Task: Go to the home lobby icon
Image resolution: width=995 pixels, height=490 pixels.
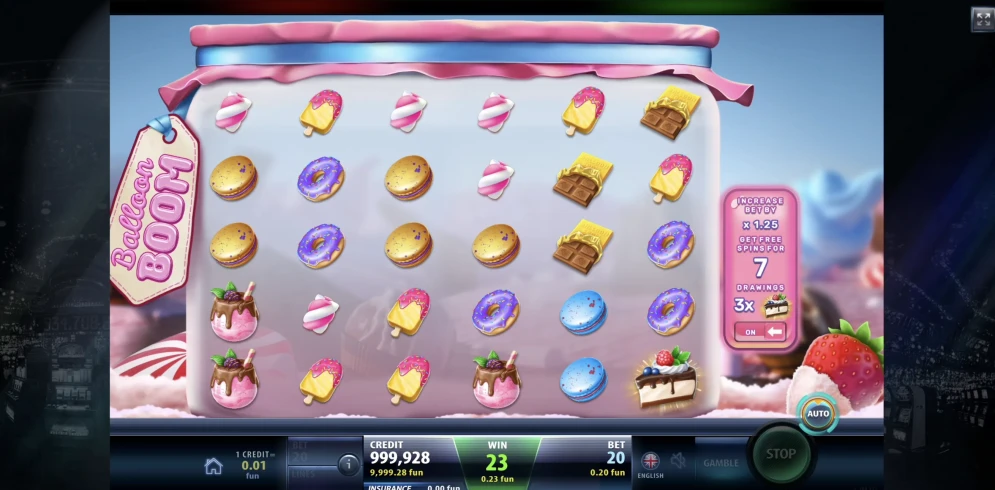Action: pyautogui.click(x=213, y=465)
